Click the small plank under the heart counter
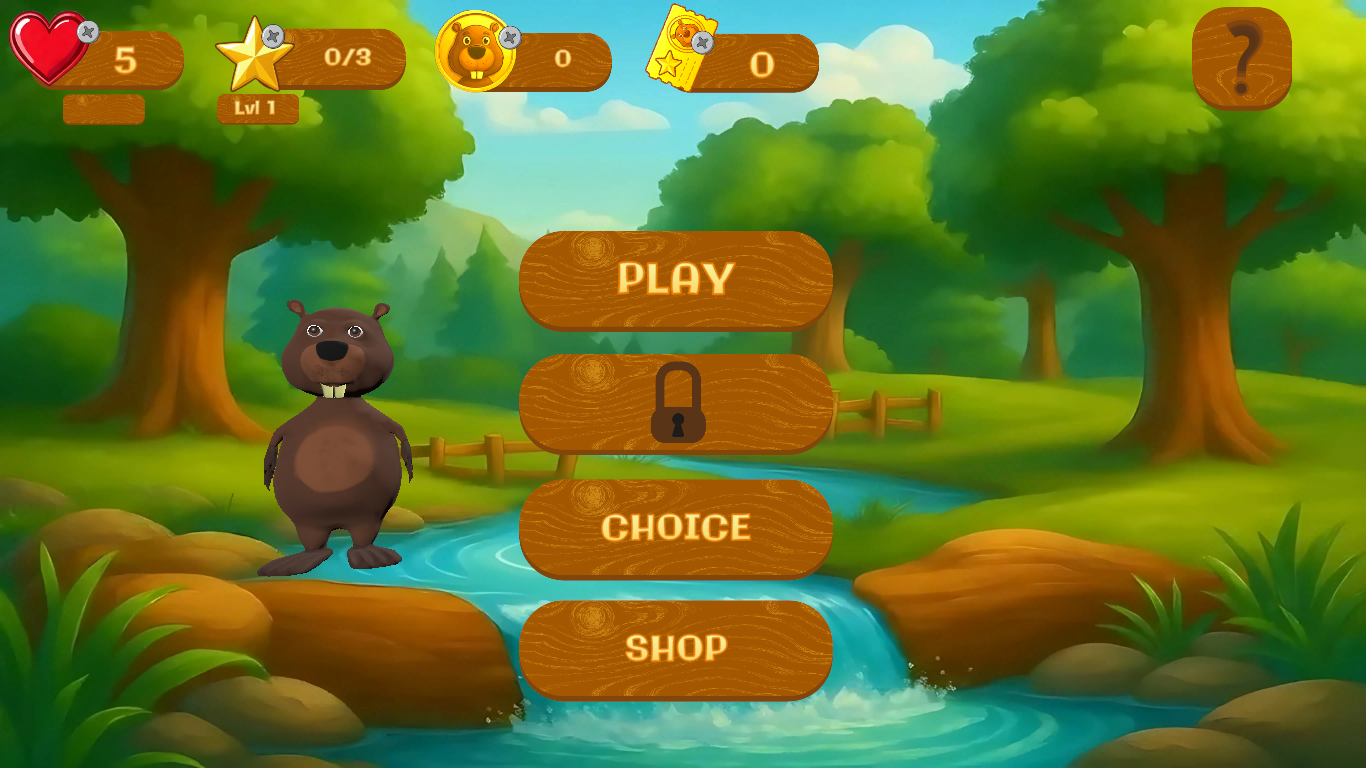 103,110
